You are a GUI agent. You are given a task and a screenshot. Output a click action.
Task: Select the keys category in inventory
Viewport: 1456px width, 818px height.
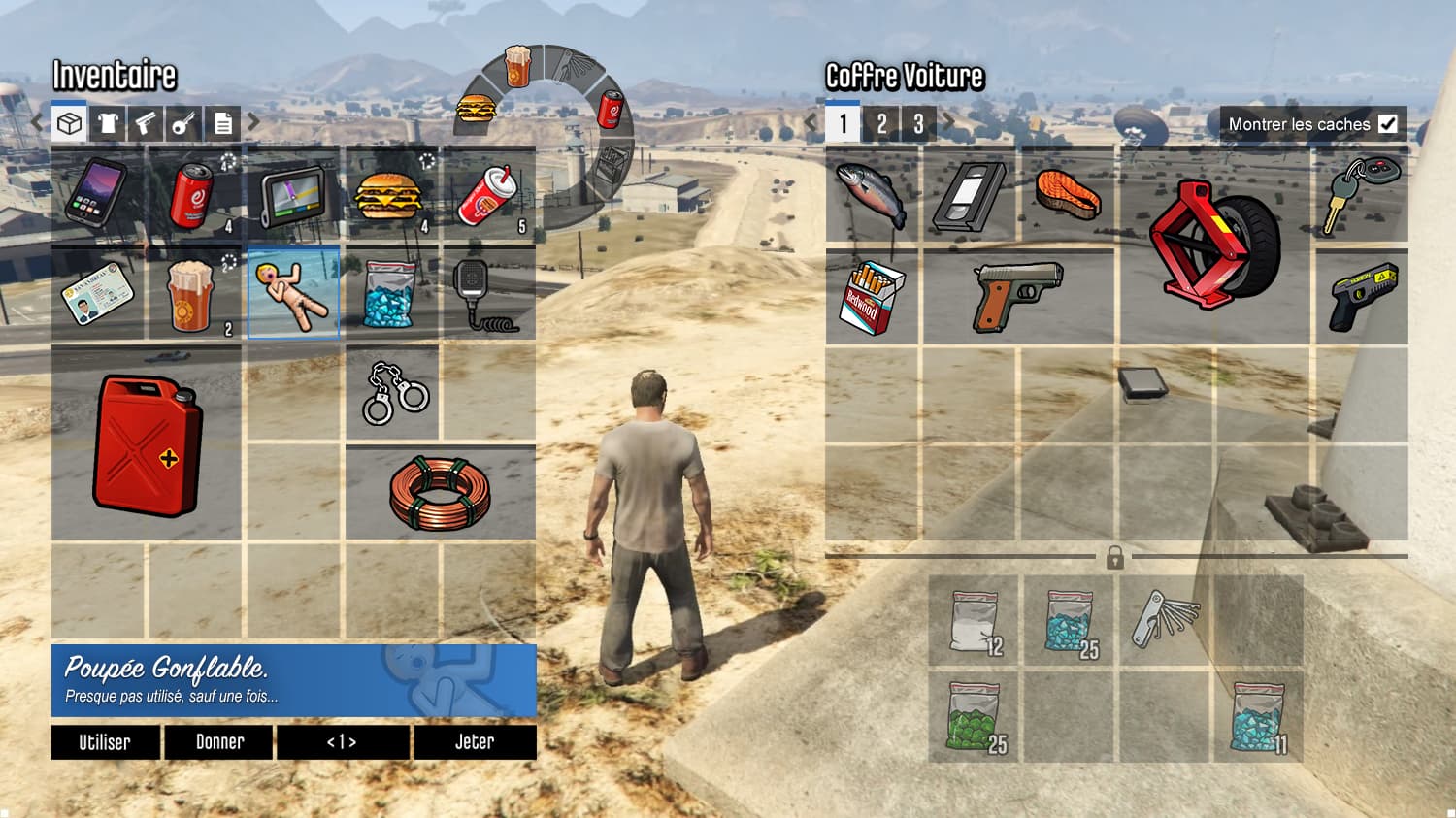point(185,123)
